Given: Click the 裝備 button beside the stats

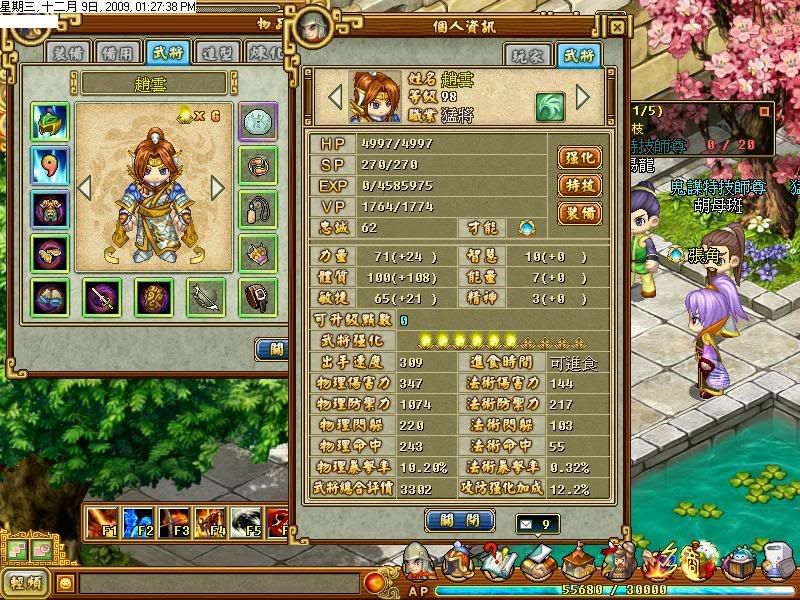Looking at the screenshot, I should (579, 213).
